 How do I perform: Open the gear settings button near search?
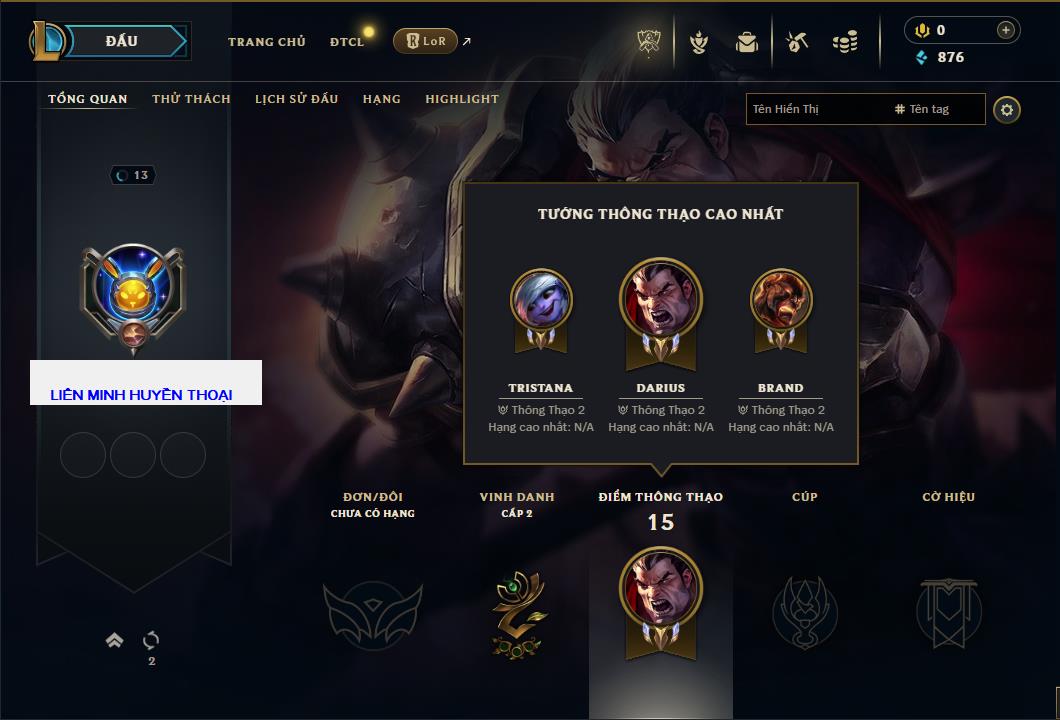[x=1007, y=109]
